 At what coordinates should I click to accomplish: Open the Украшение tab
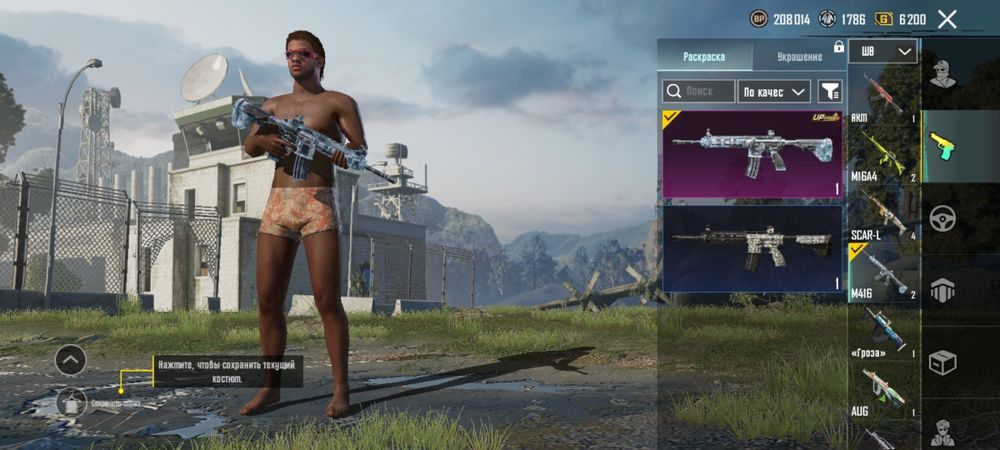click(797, 57)
